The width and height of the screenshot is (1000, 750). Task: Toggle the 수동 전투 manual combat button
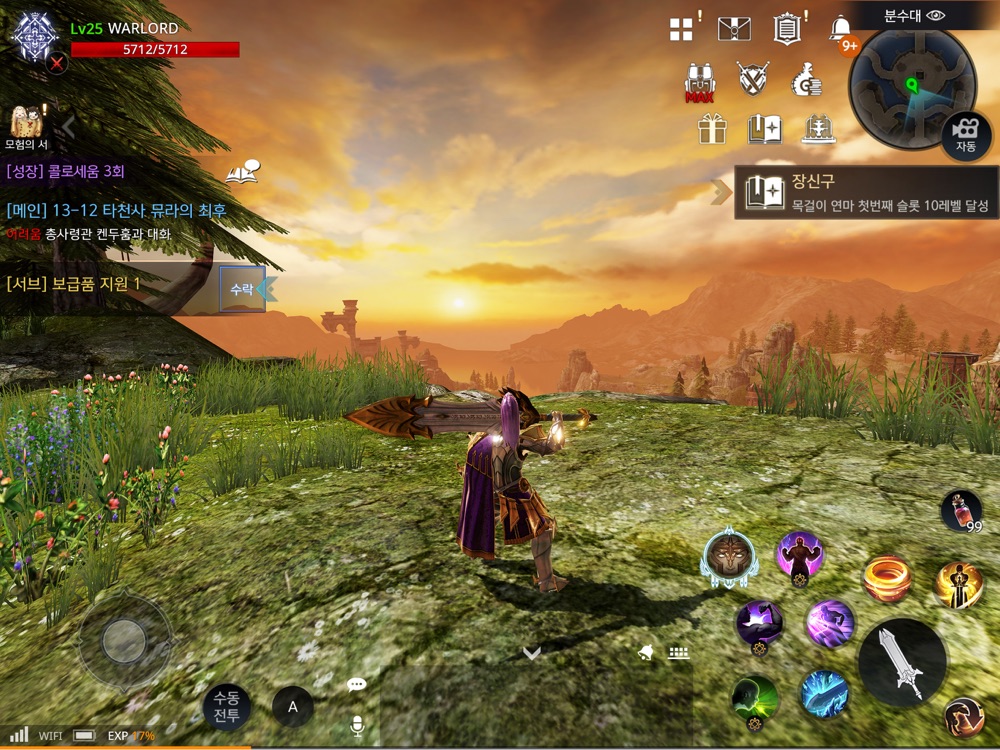tap(227, 707)
